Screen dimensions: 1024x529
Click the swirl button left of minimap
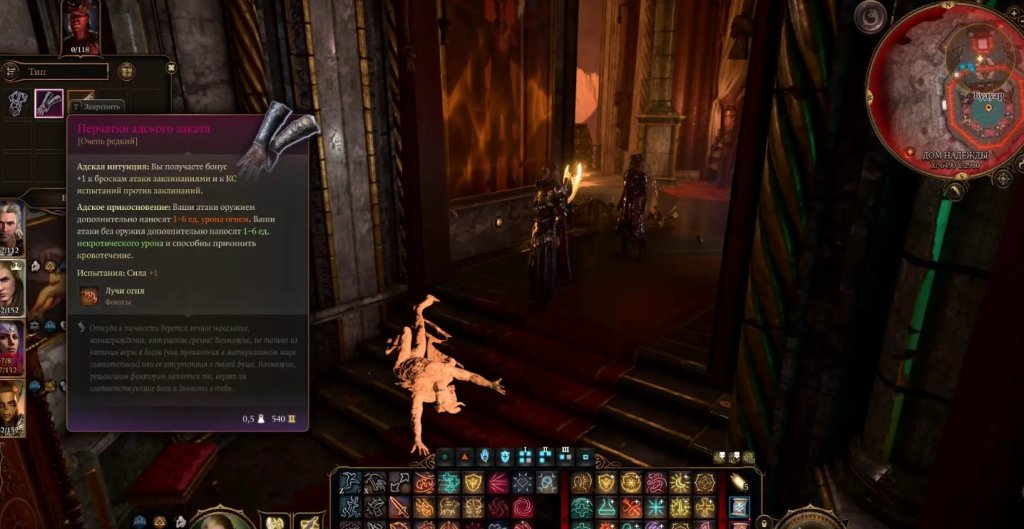coord(872,16)
